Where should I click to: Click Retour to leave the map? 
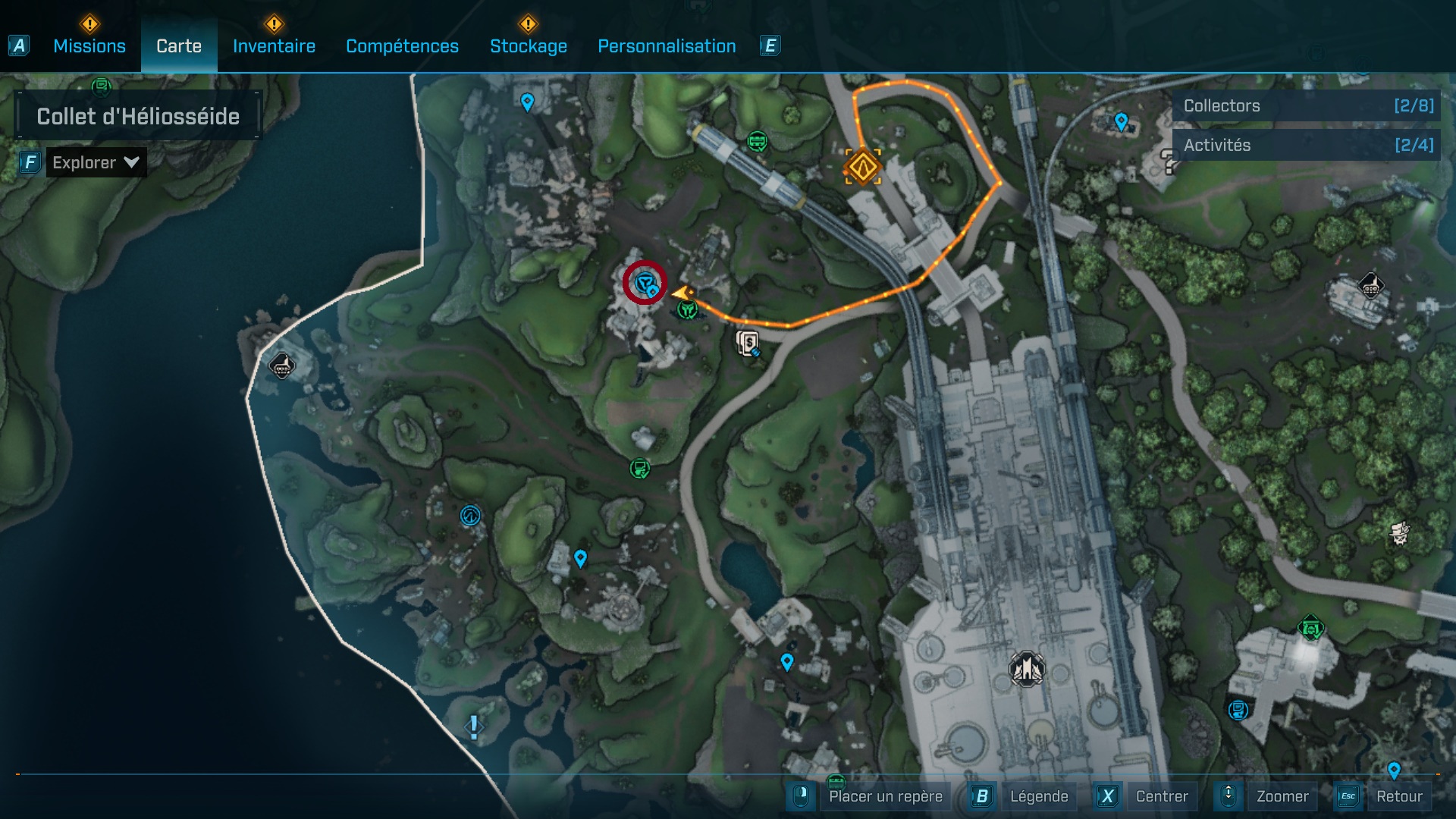point(1398,796)
